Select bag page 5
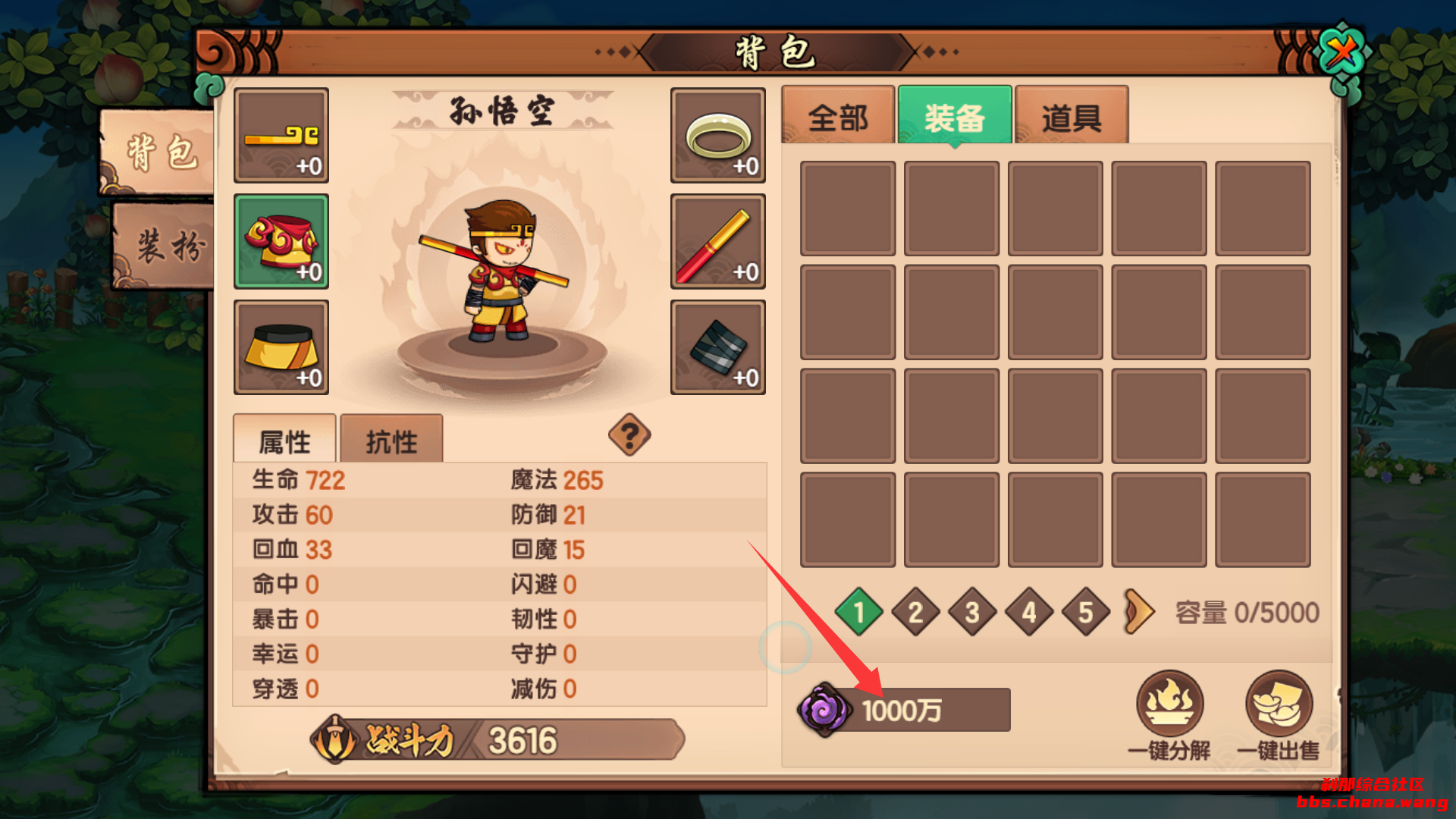The image size is (1456, 819). pyautogui.click(x=1086, y=613)
